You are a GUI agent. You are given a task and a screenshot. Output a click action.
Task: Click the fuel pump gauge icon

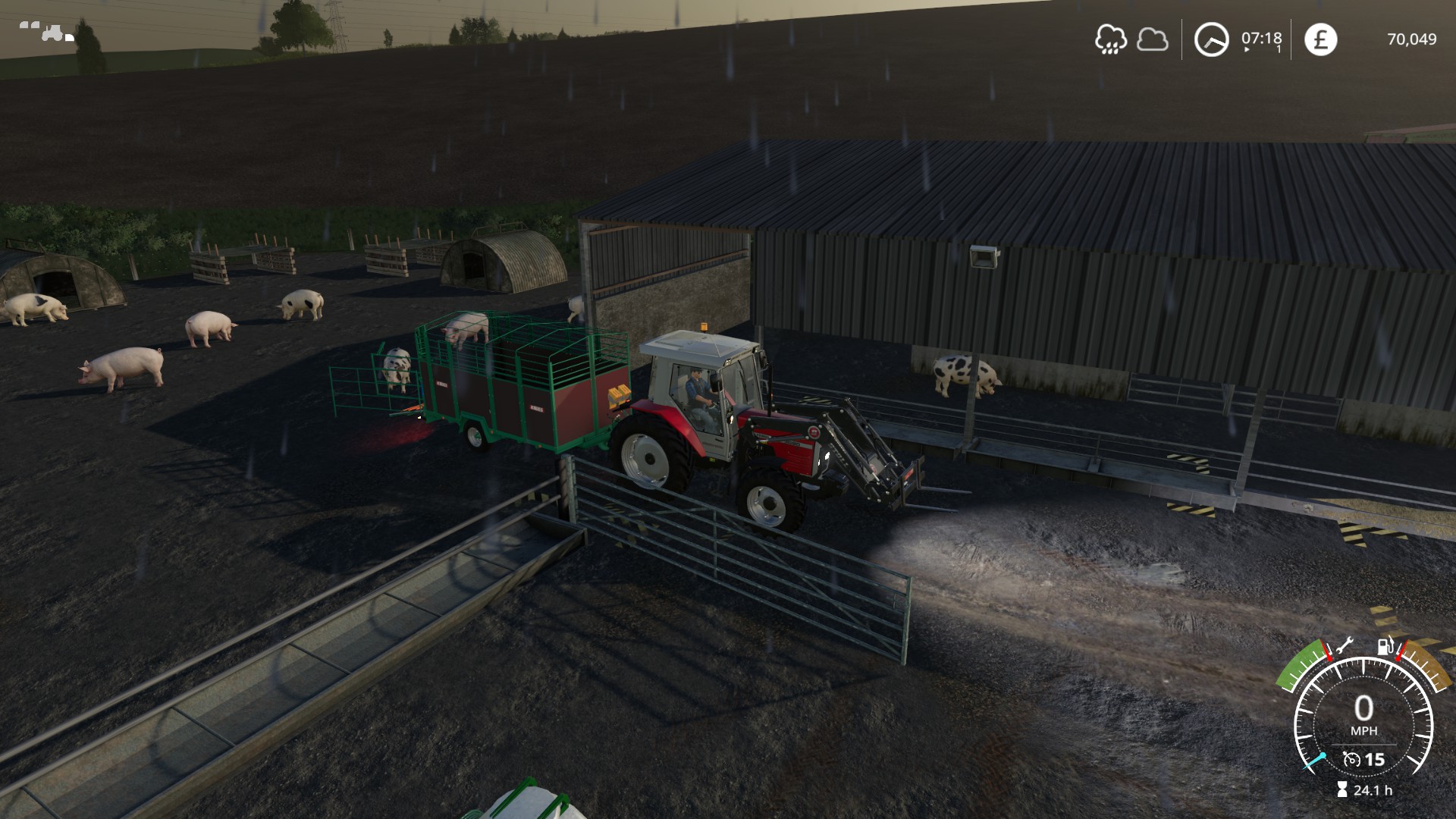1385,647
